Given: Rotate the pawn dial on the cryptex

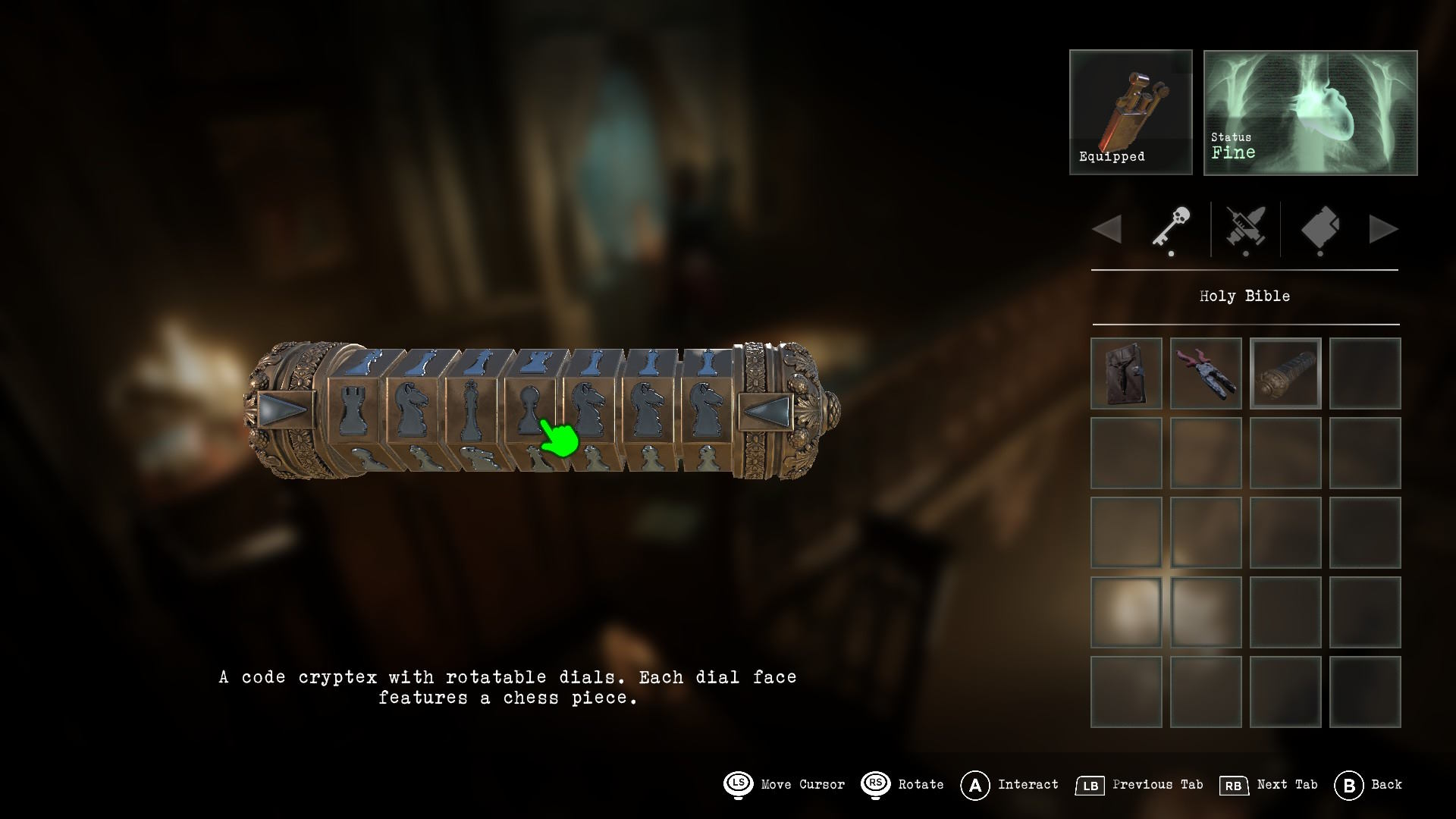Looking at the screenshot, I should pos(529,411).
